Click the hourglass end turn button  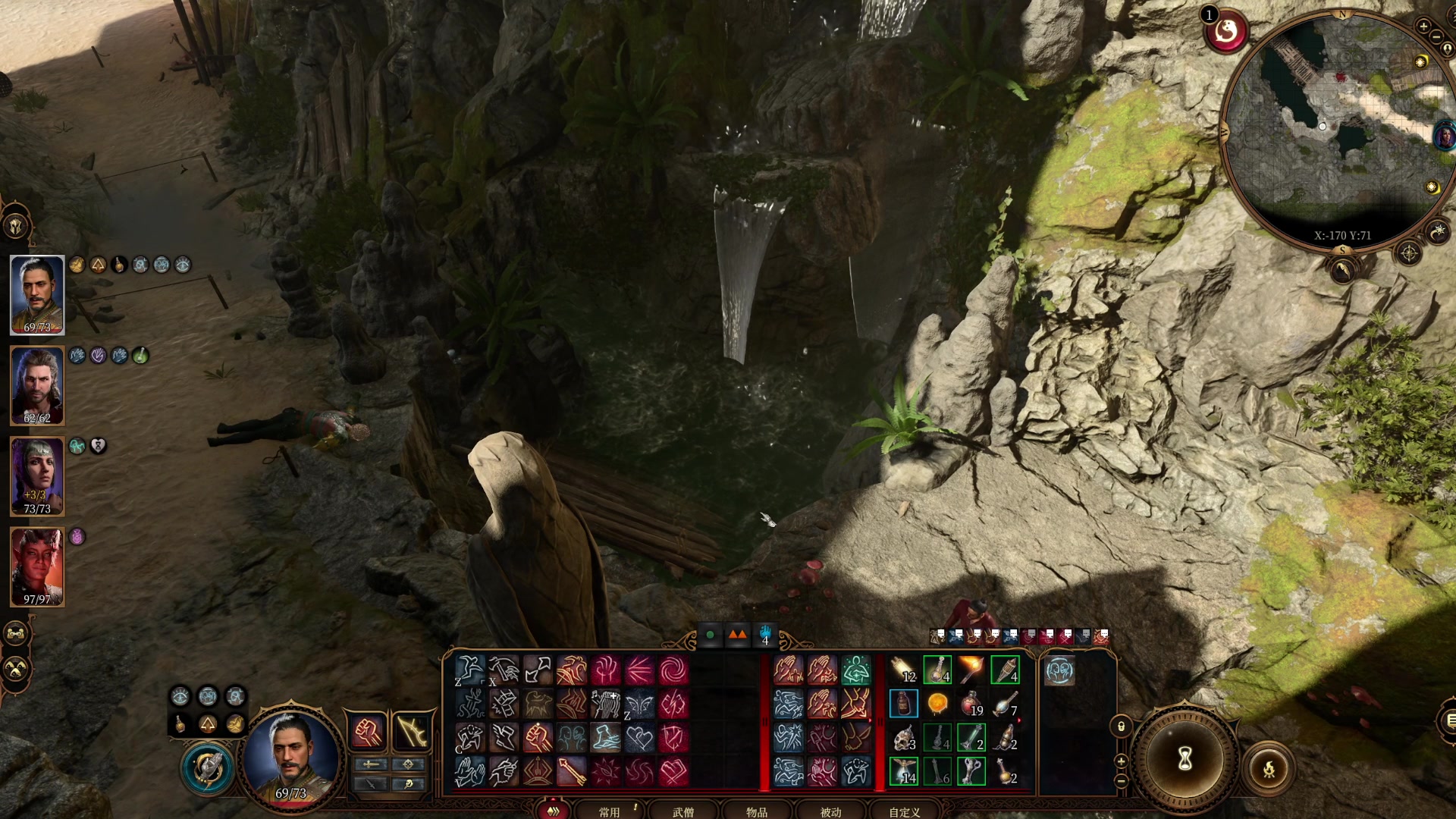(1185, 758)
